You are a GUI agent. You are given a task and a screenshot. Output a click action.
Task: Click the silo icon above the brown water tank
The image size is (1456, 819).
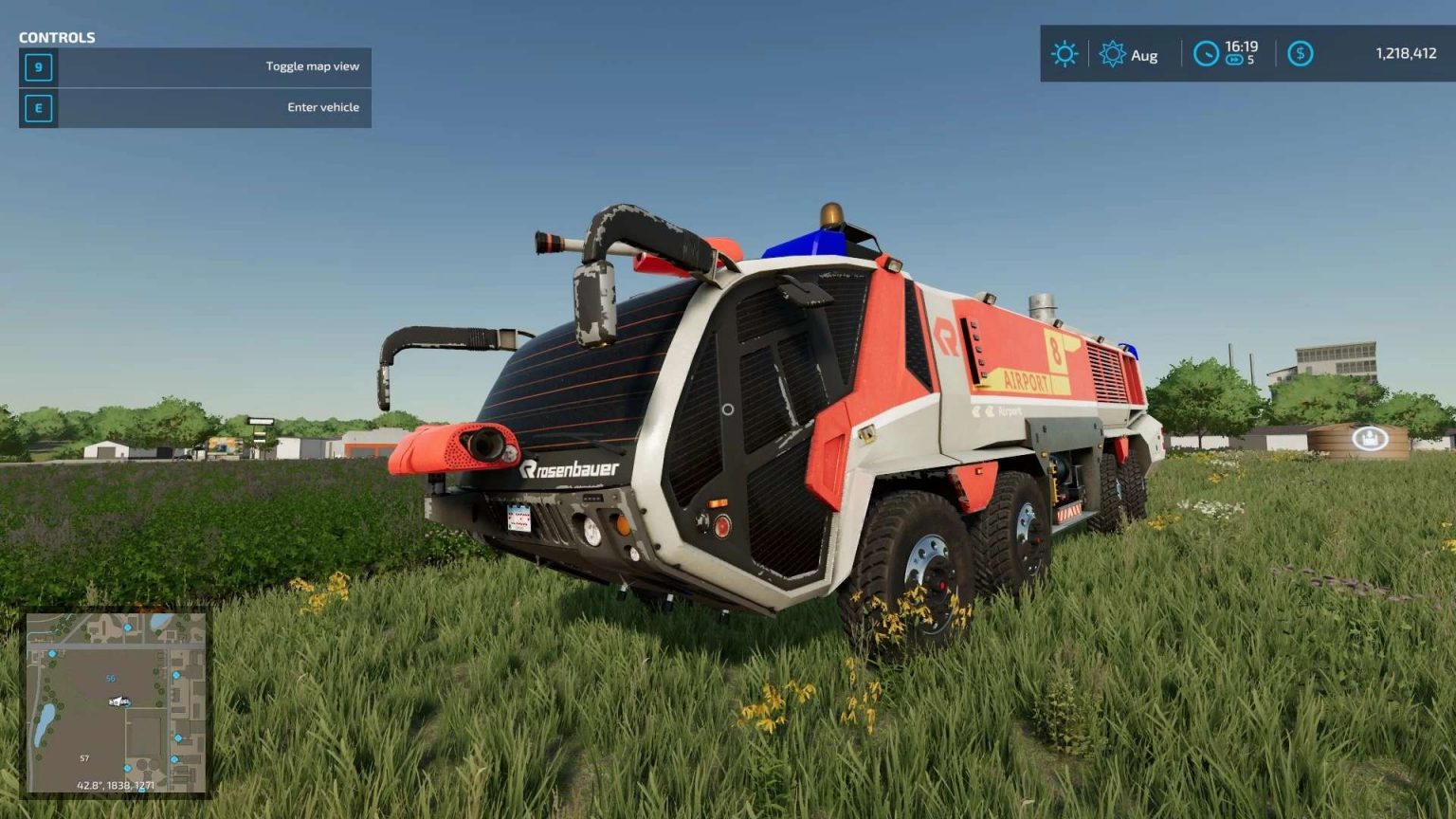1369,437
